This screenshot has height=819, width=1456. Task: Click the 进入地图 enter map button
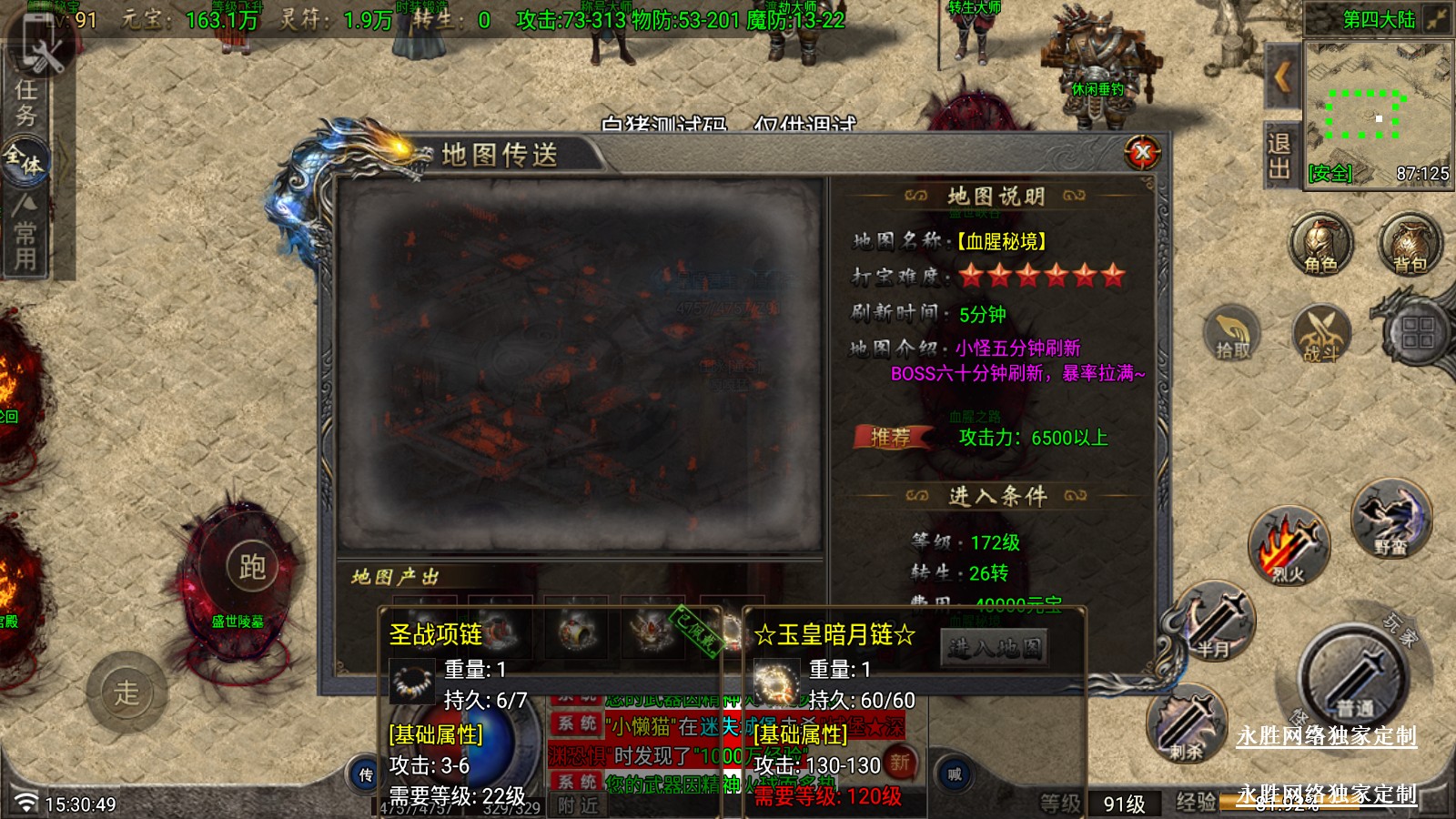(994, 648)
